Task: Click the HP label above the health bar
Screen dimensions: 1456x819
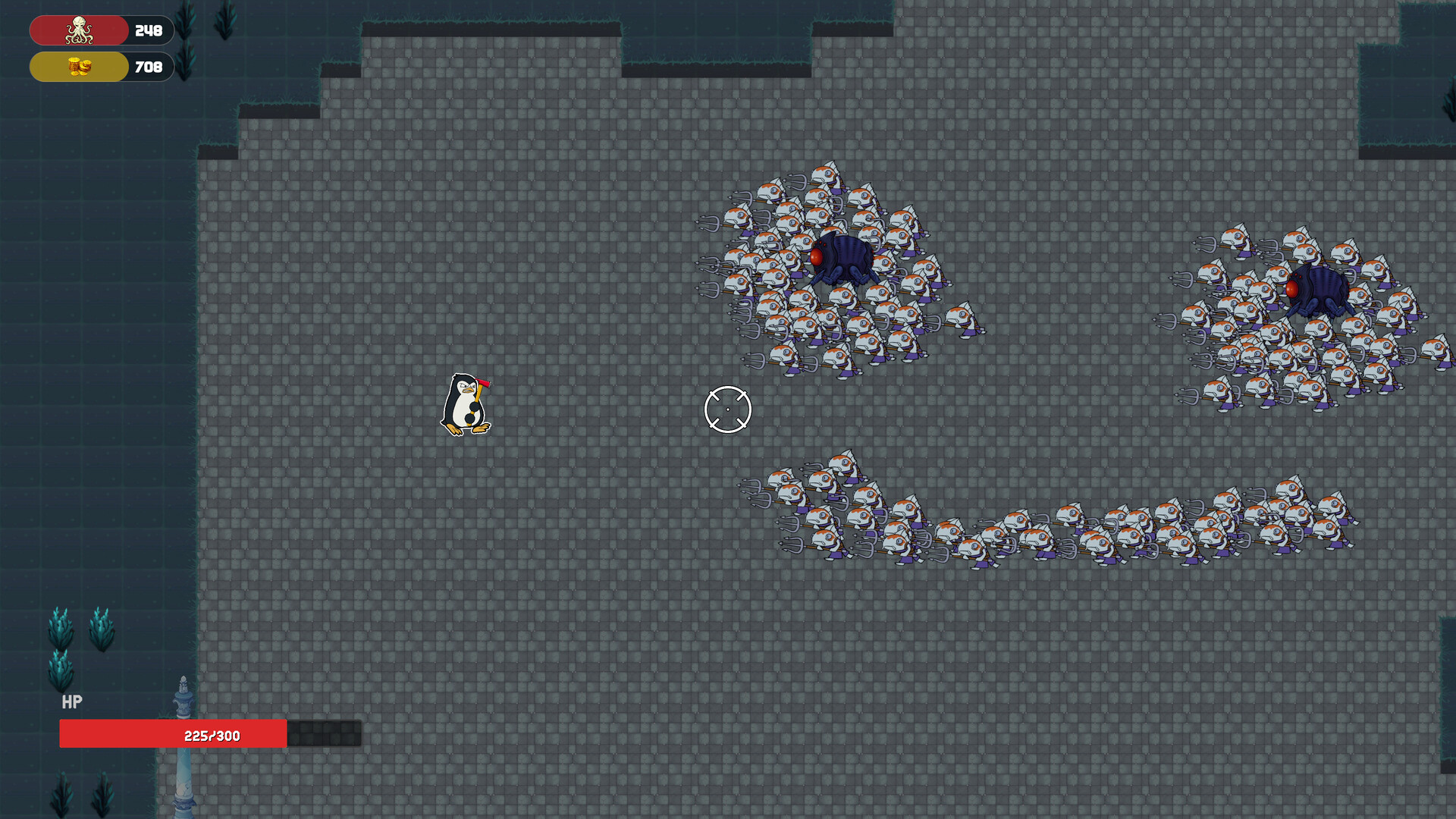Action: [x=72, y=702]
